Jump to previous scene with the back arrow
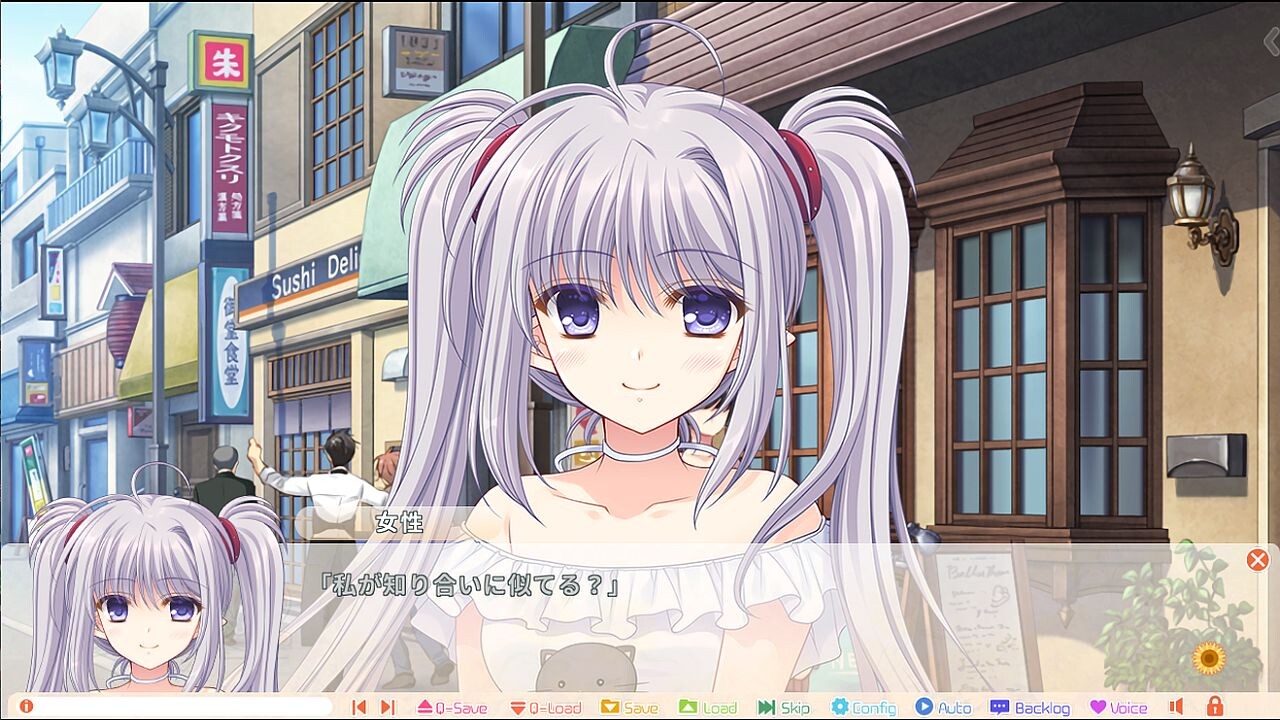 coord(358,707)
